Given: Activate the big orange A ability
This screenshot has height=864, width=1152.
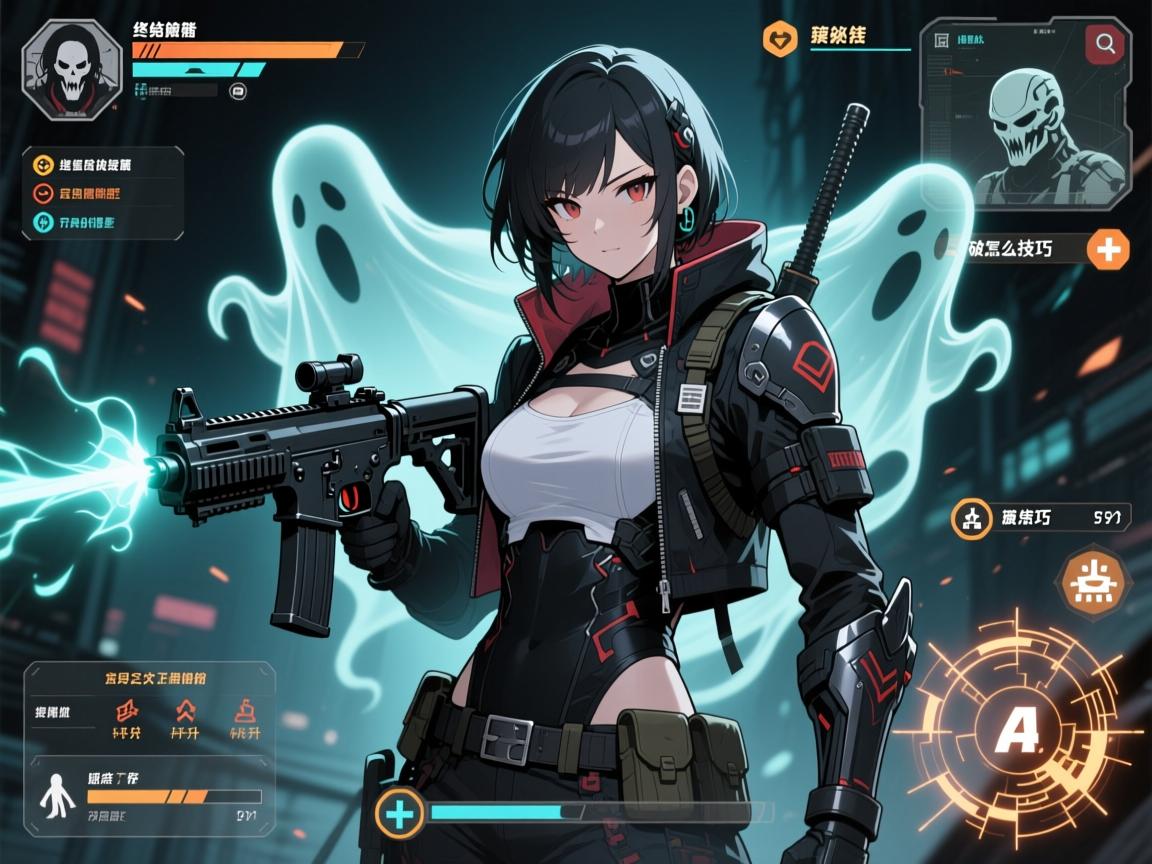Looking at the screenshot, I should tap(1018, 732).
